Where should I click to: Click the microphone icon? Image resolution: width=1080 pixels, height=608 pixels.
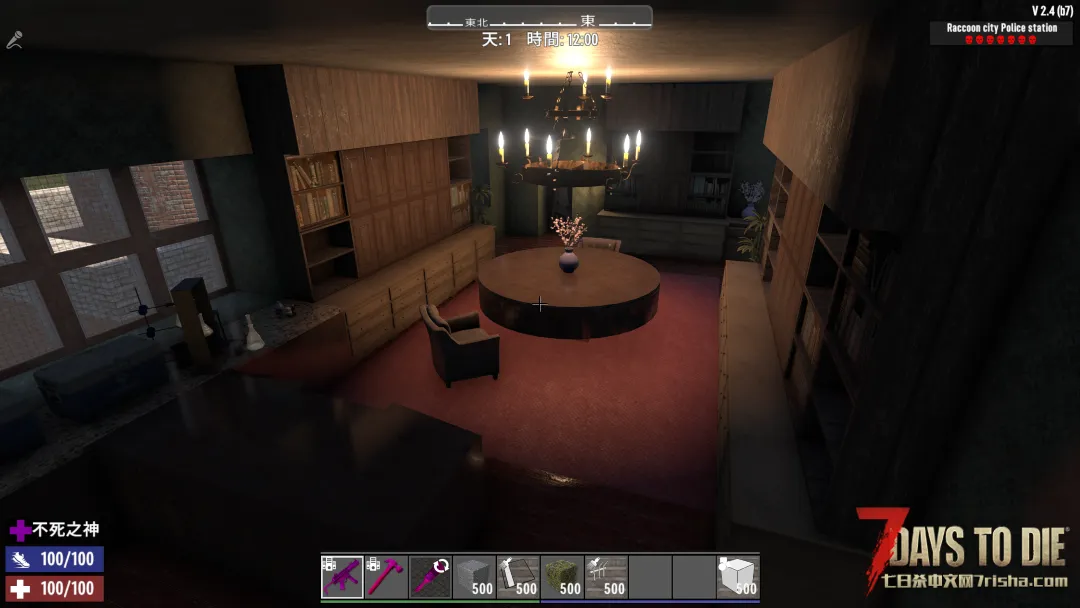click(x=14, y=41)
